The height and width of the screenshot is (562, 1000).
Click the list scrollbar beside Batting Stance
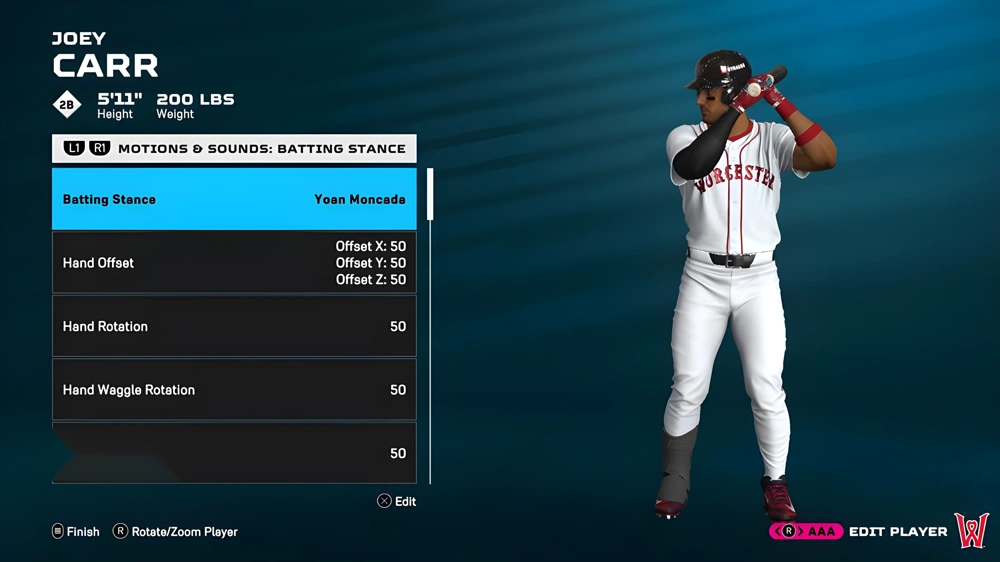430,194
